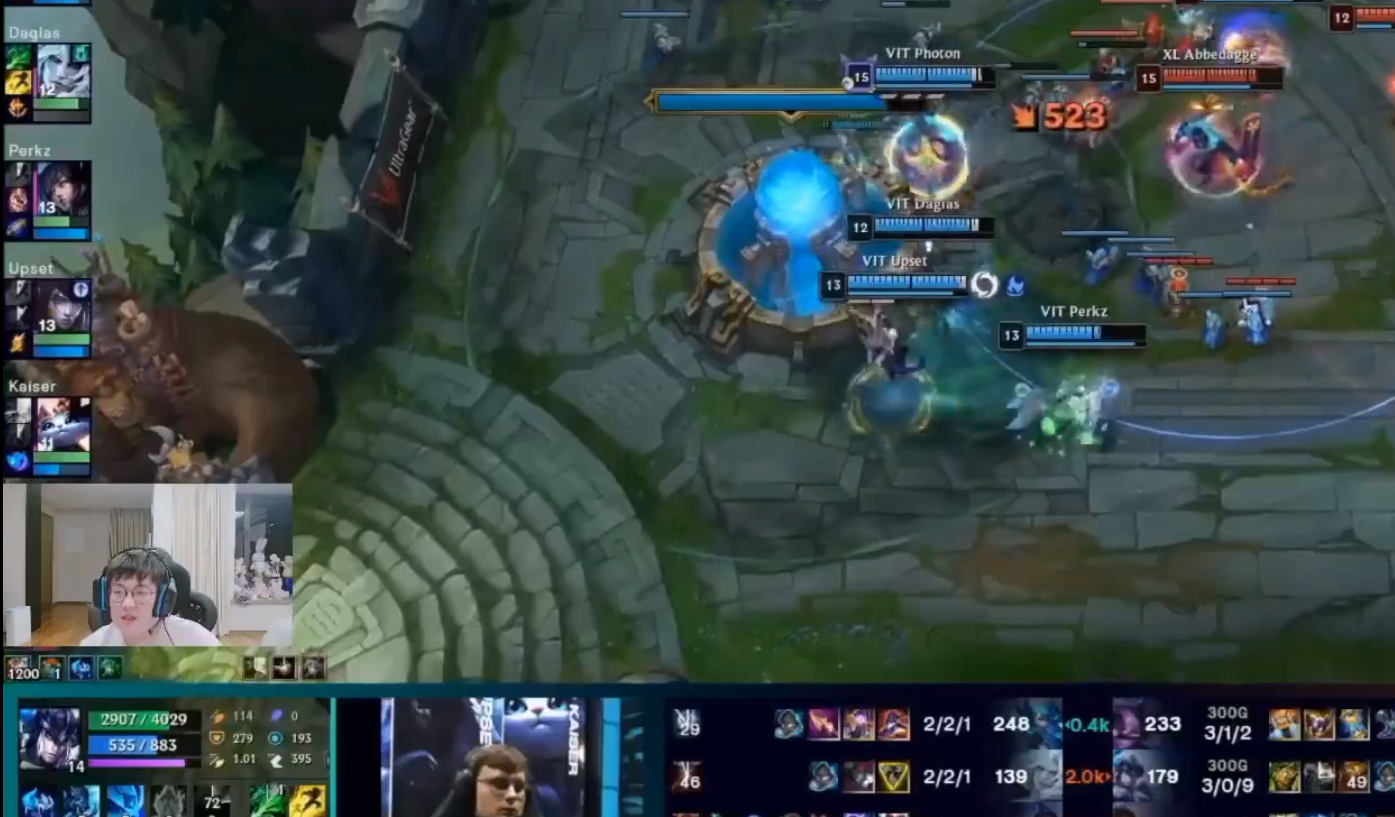
Task: Click Kaiser's blue swirl summoner spell icon
Action: [x=18, y=462]
